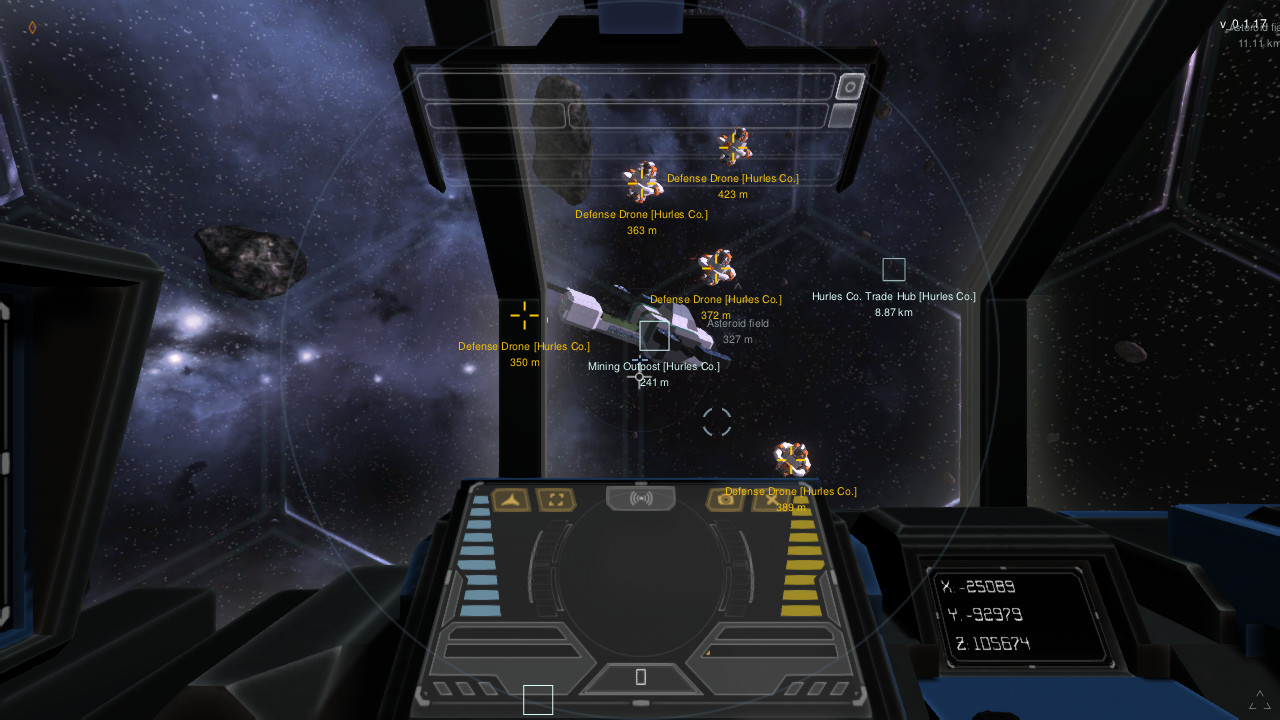Select the ship status icon on the console
This screenshot has width=1280, height=720.
point(512,499)
